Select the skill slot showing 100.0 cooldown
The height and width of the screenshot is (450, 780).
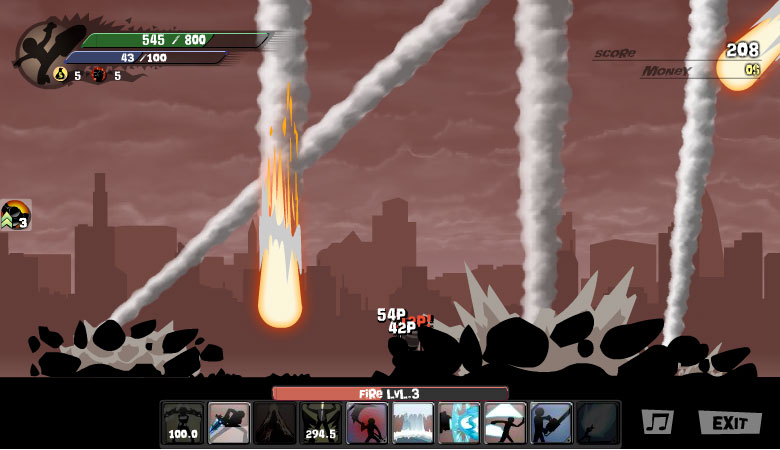pos(182,423)
